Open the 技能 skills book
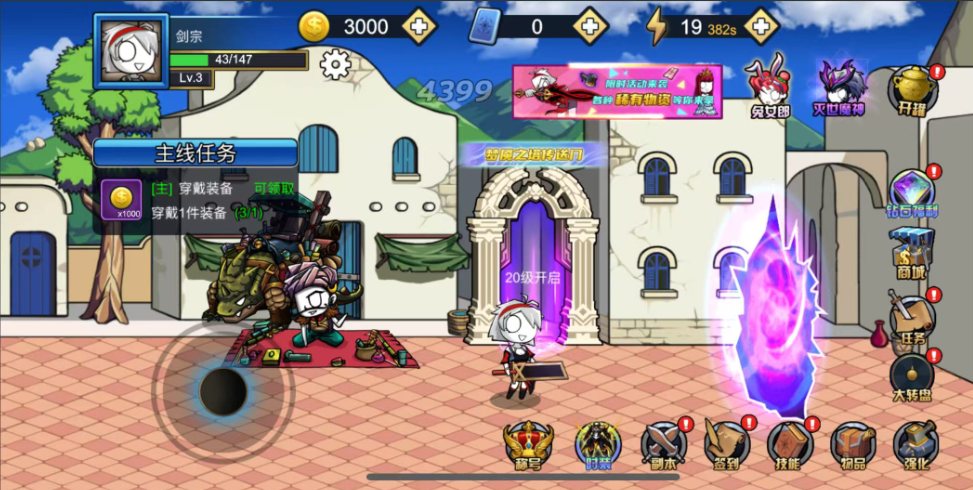The height and width of the screenshot is (490, 973). (x=789, y=444)
